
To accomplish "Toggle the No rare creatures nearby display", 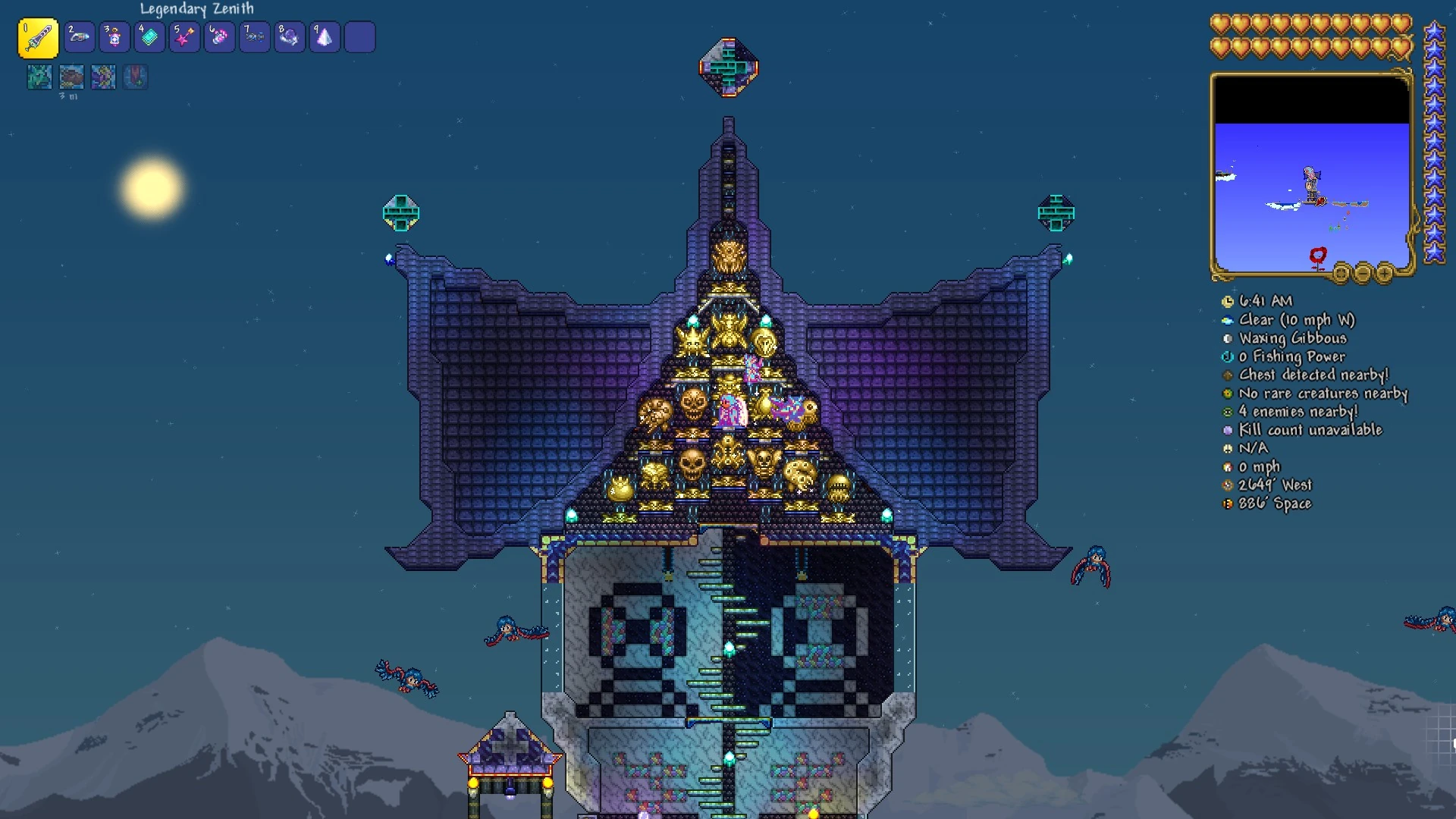I will click(x=1229, y=393).
